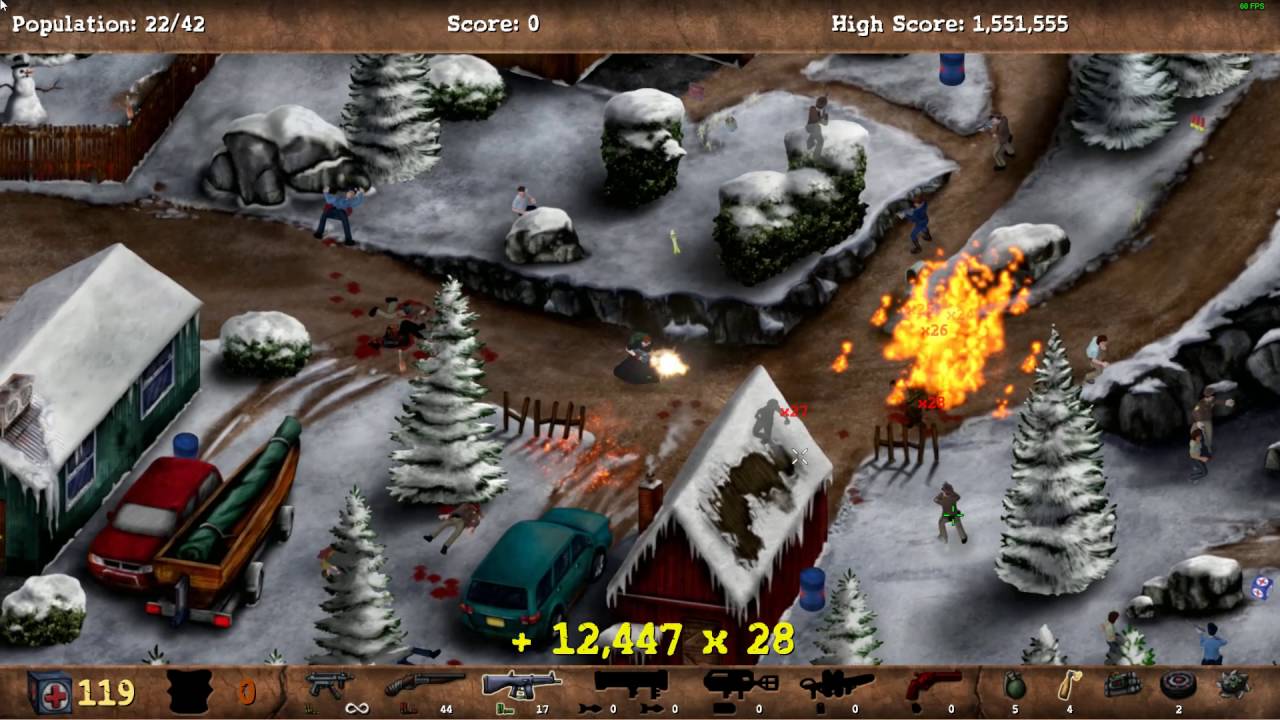Choose the Molotov cocktail
Image resolution: width=1280 pixels, height=720 pixels.
point(1070,686)
